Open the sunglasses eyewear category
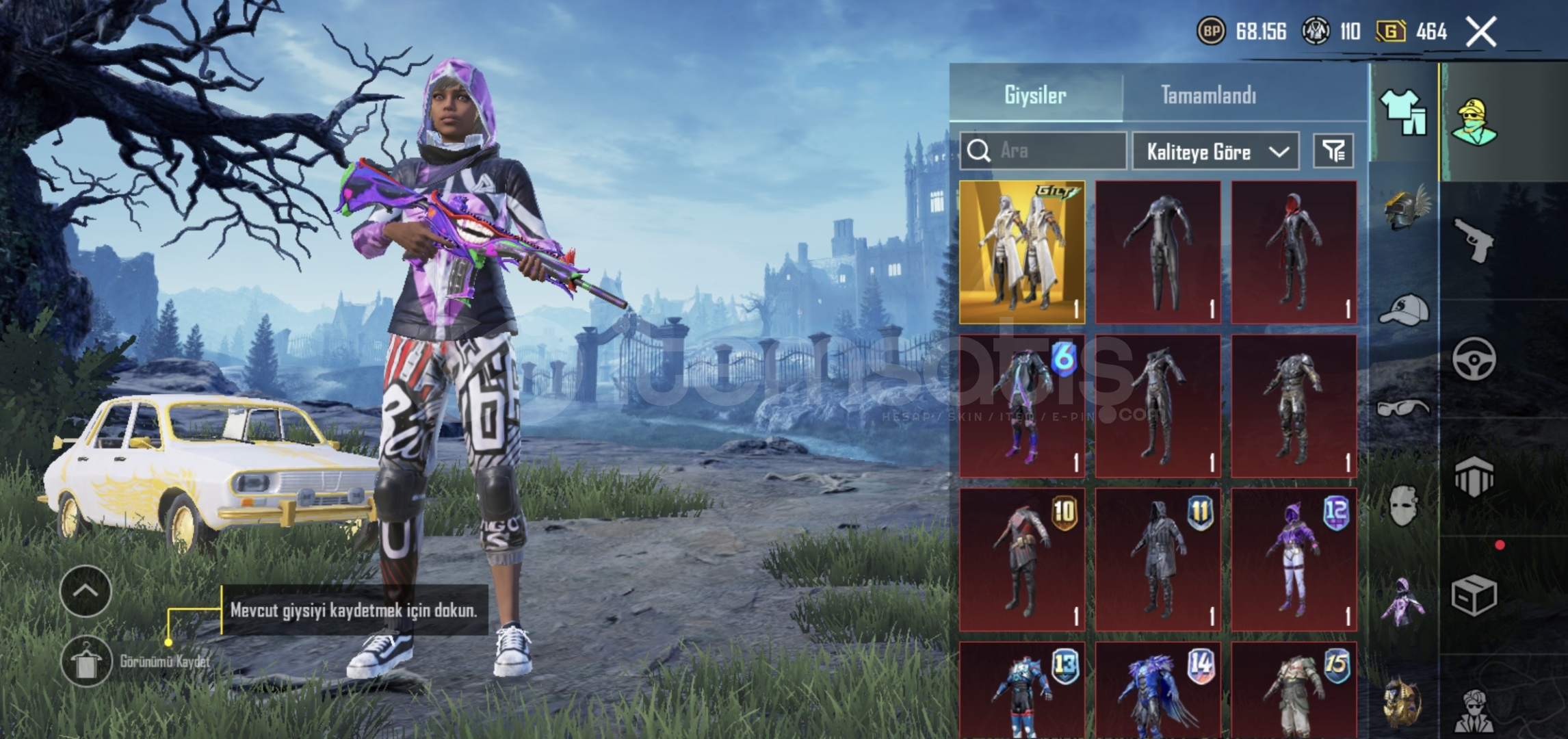Viewport: 1568px width, 739px height. click(x=1403, y=409)
